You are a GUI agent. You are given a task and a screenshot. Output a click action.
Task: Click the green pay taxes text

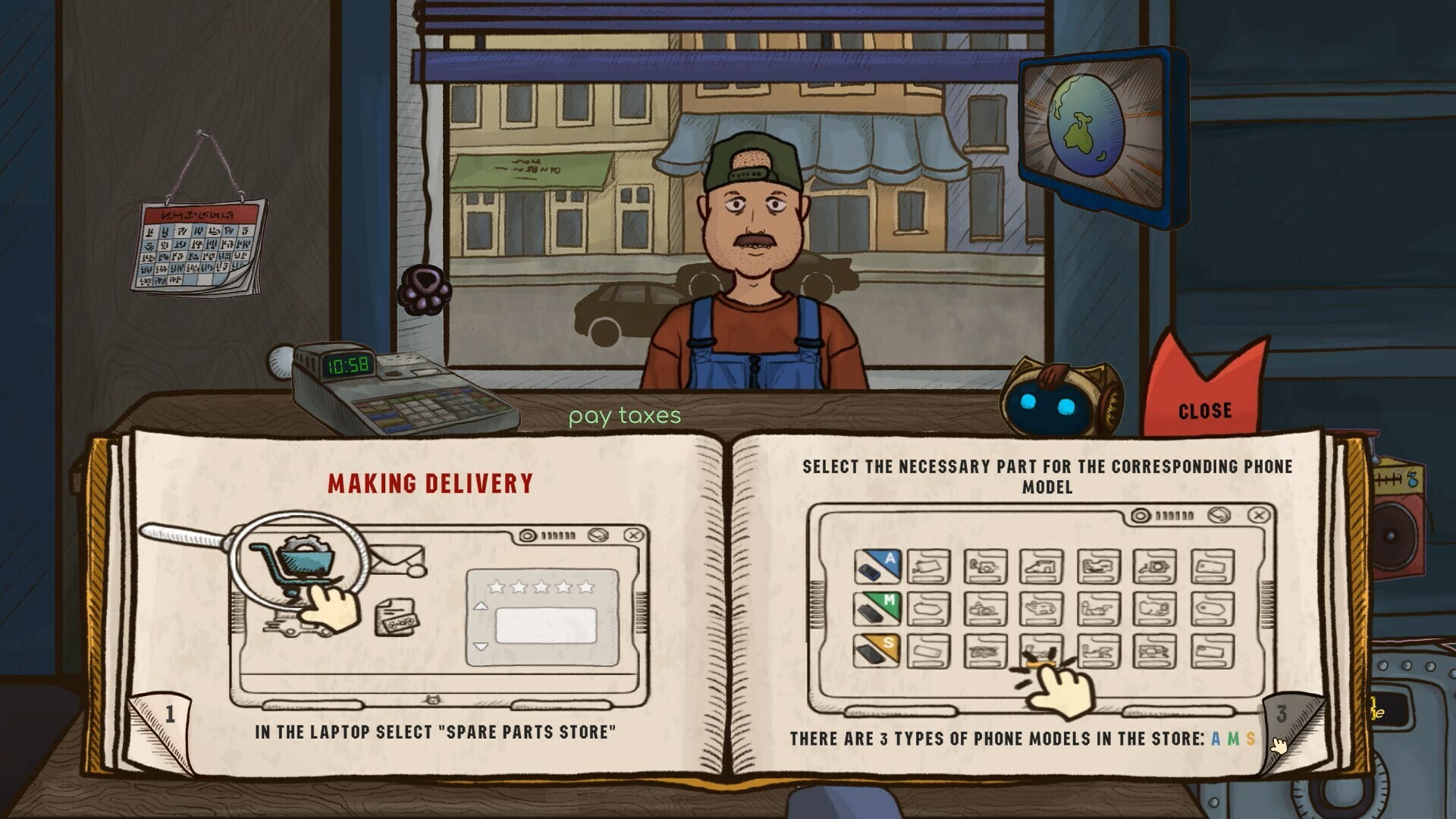(x=626, y=416)
